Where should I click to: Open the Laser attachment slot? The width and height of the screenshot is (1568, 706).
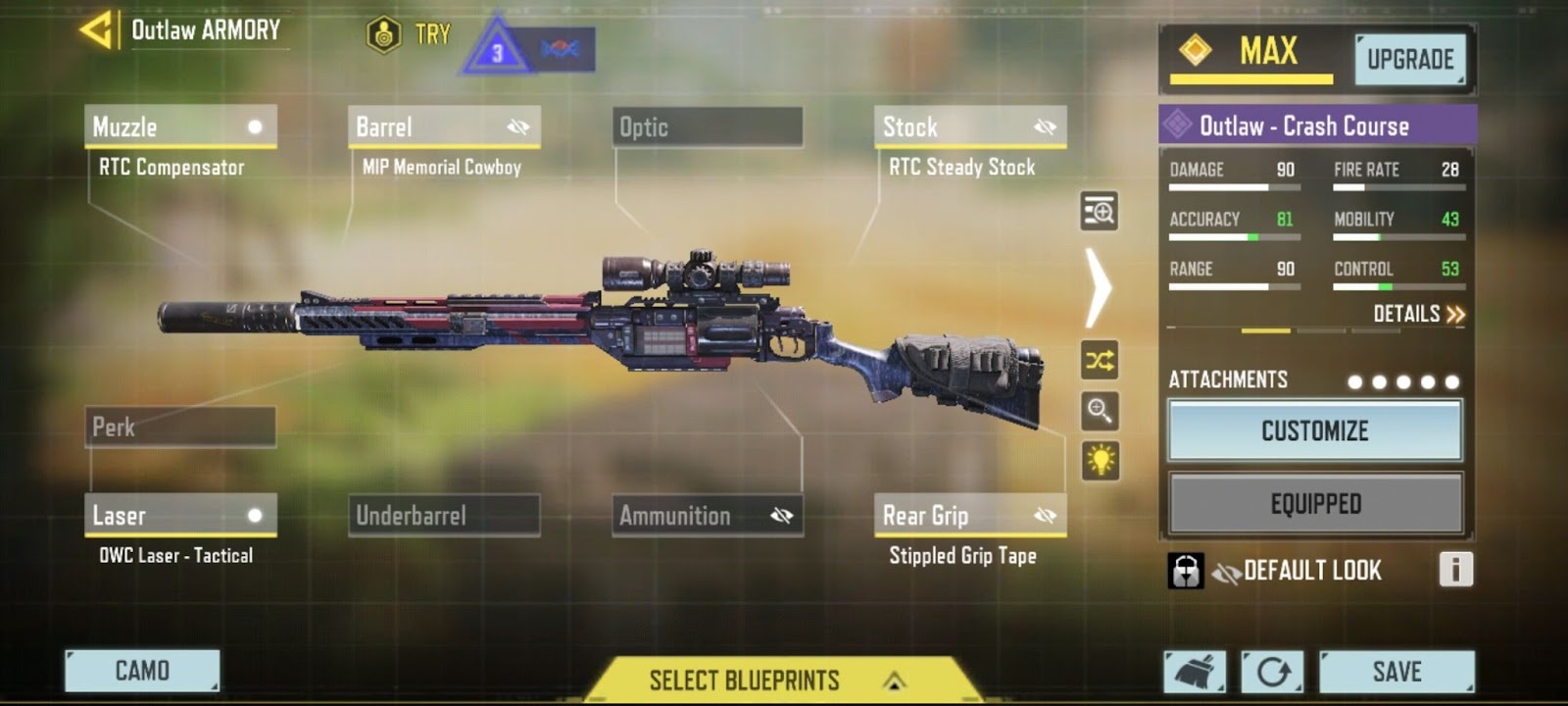point(180,515)
